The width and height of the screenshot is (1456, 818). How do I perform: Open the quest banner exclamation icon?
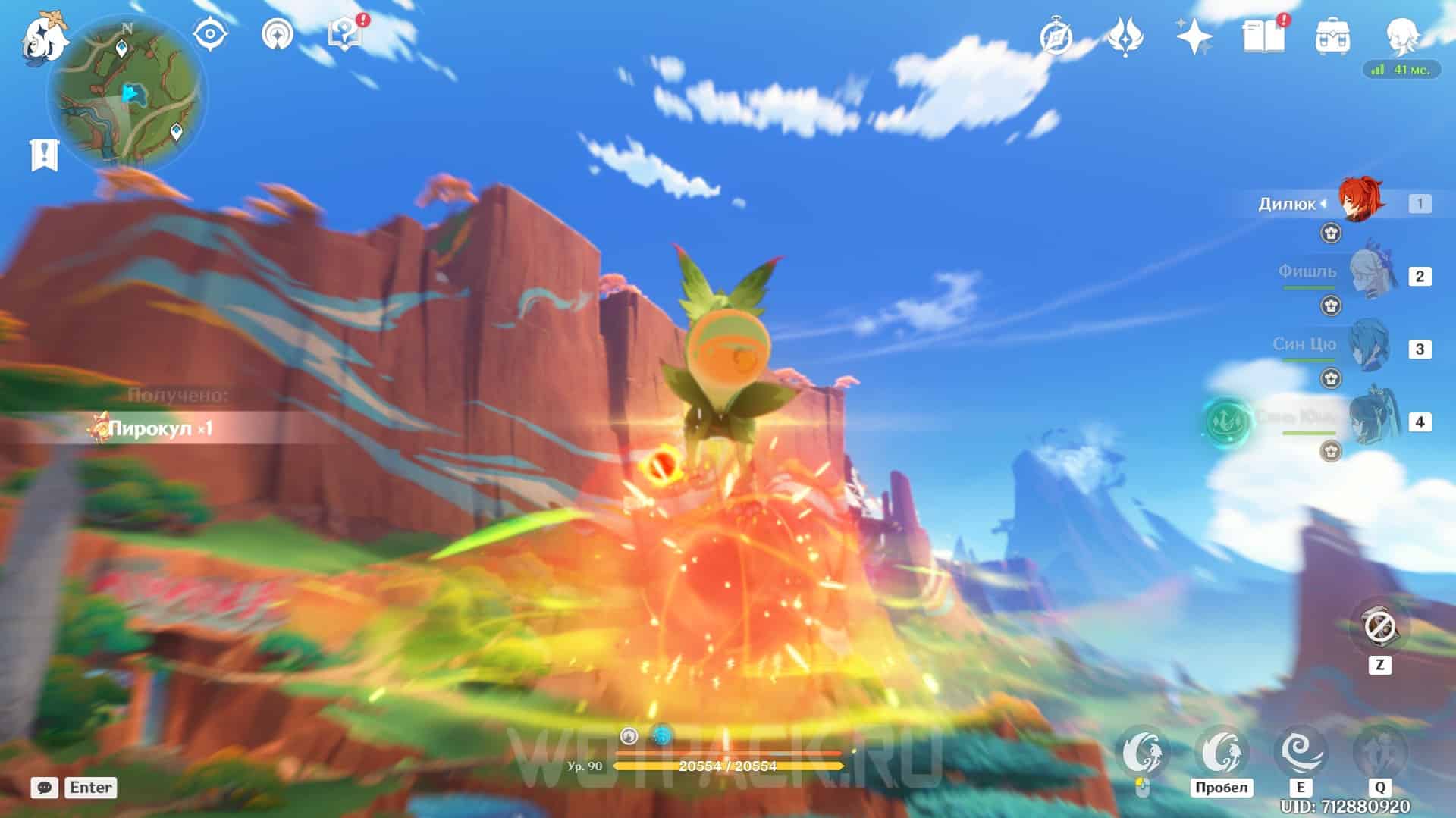click(44, 155)
